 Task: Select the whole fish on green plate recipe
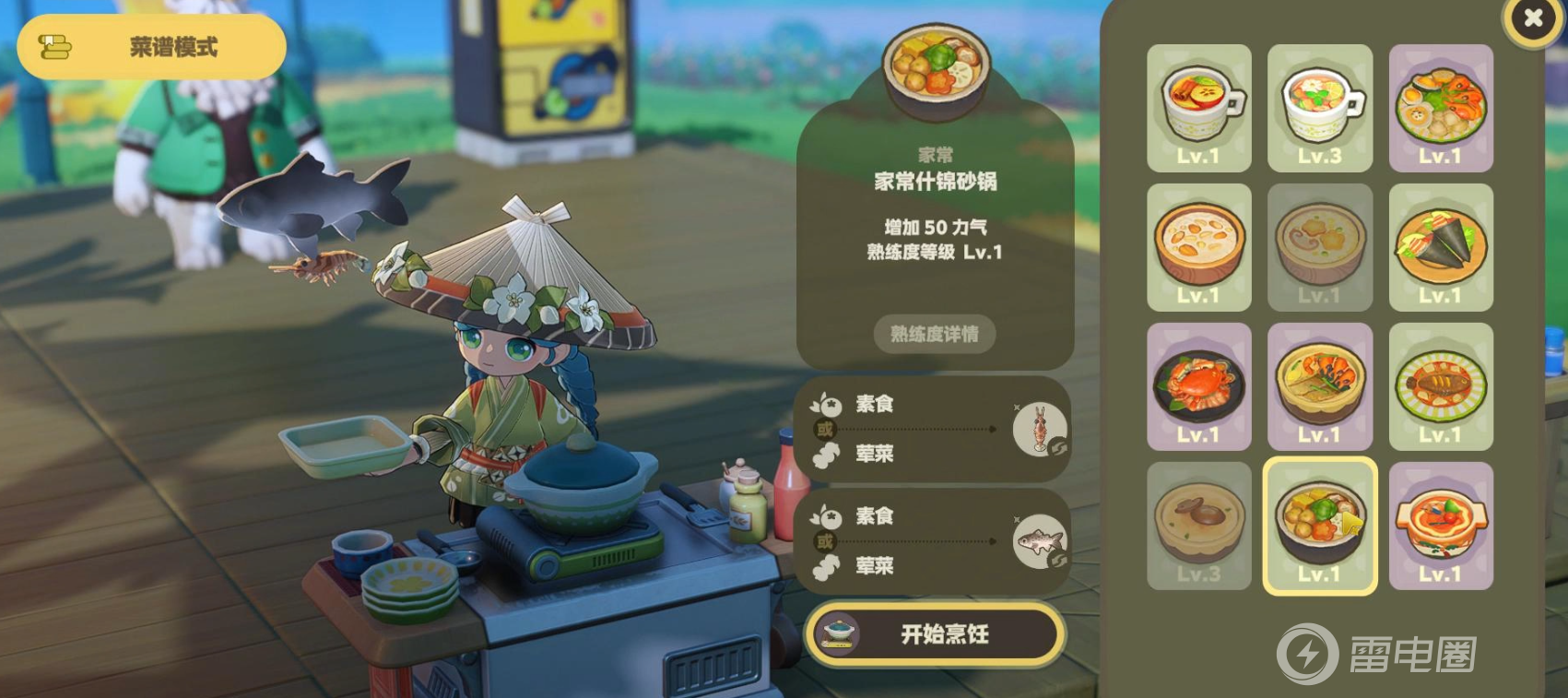coord(1441,386)
